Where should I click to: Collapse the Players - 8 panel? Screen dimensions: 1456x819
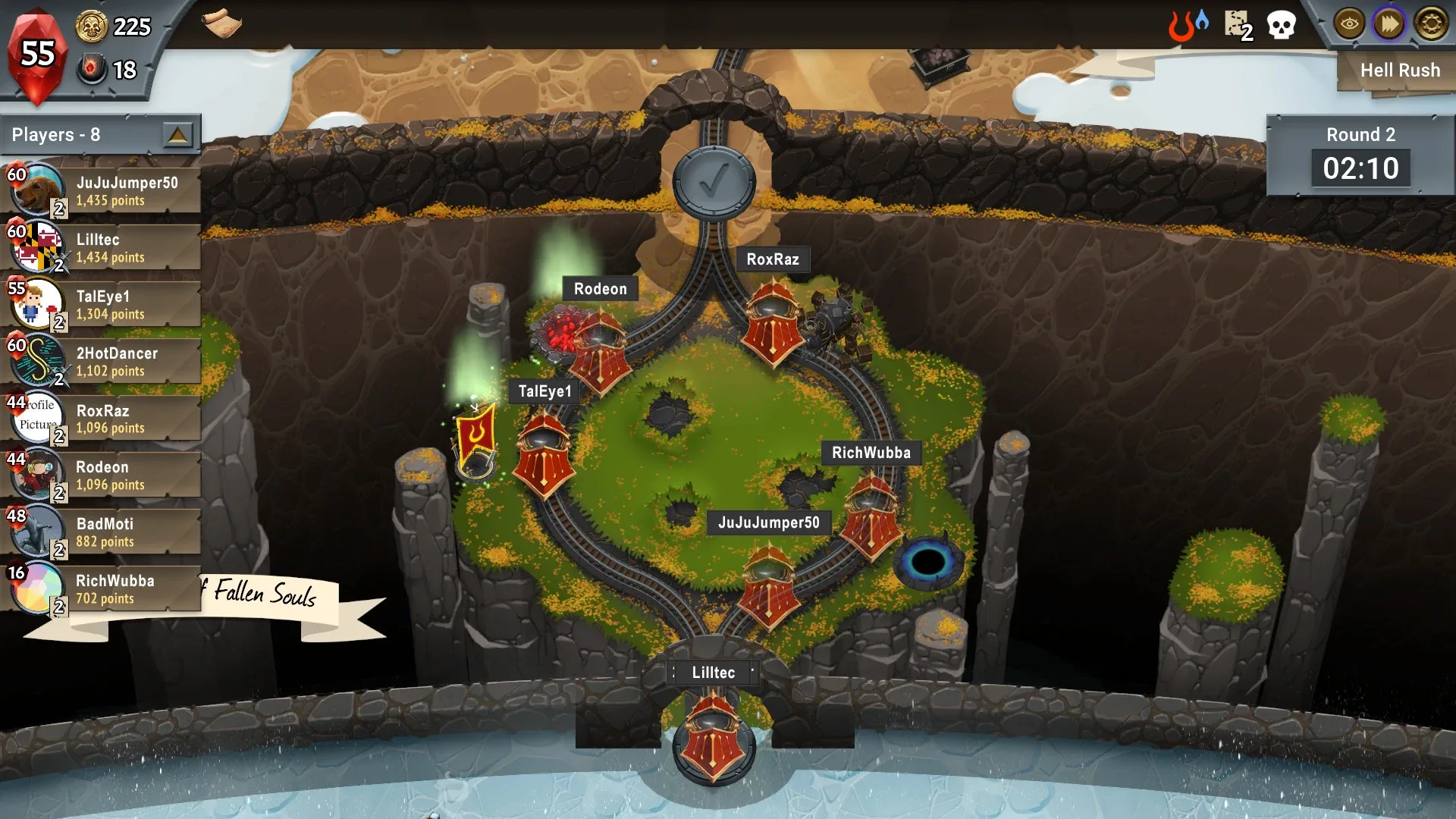pyautogui.click(x=179, y=134)
